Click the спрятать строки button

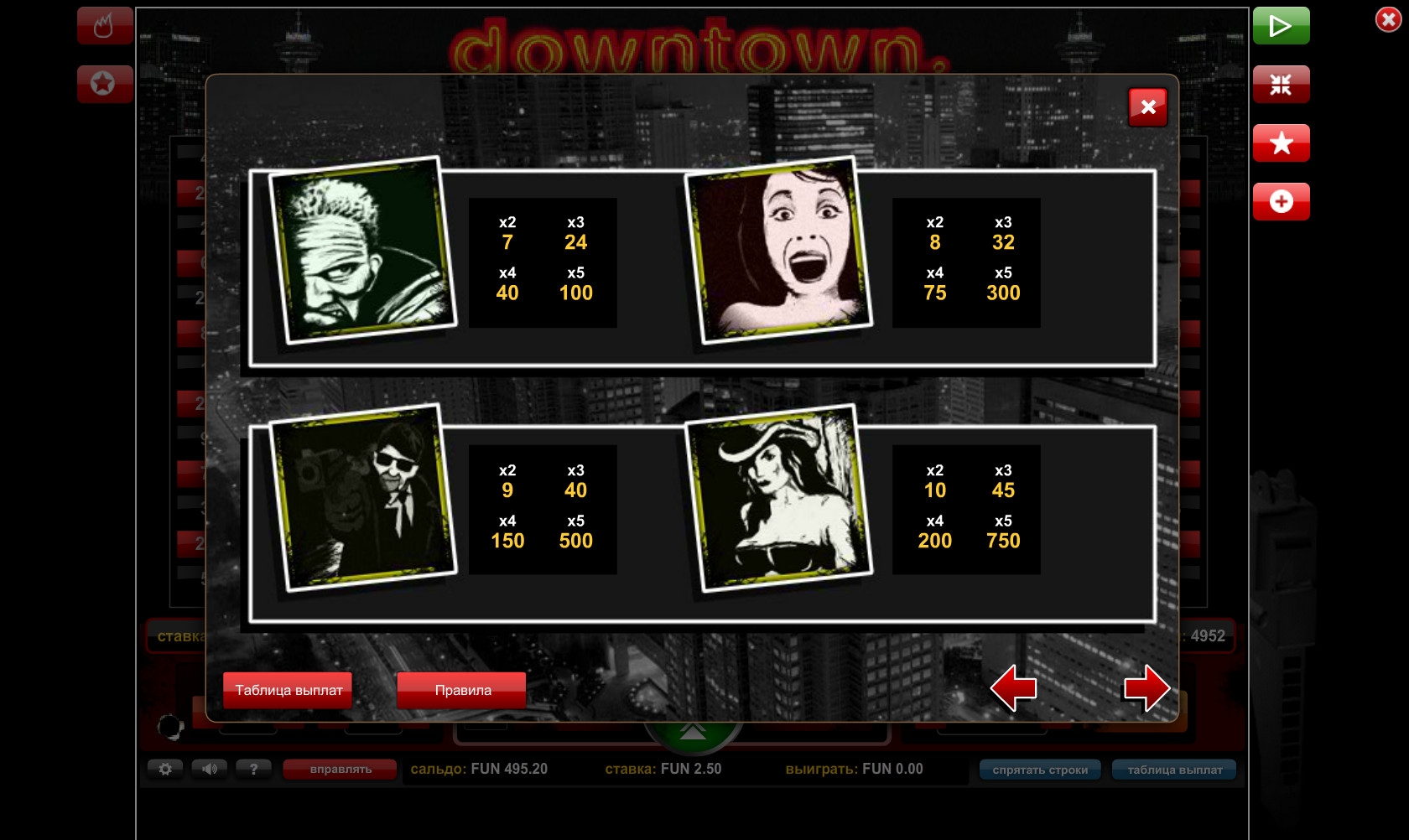pos(1040,770)
